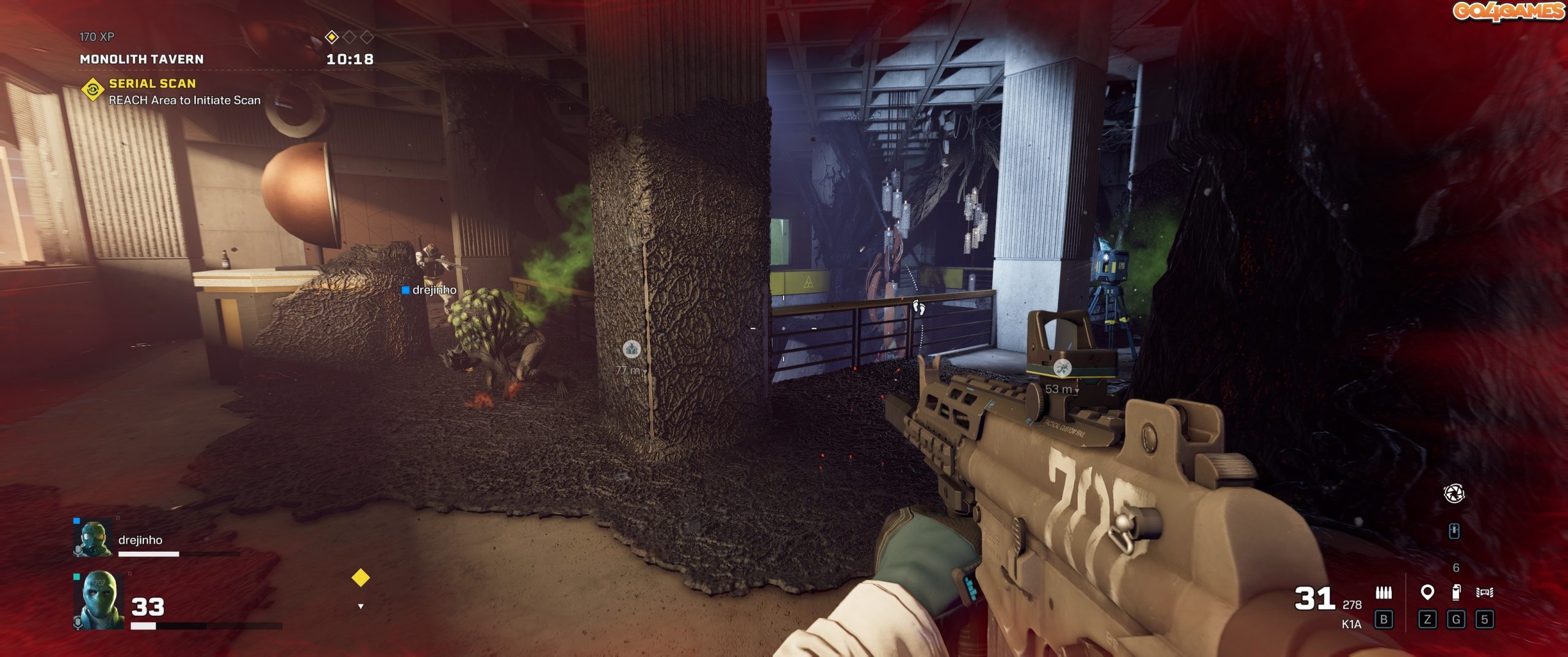
Task: Select the filled yellow objective progress diamond
Action: coord(331,37)
